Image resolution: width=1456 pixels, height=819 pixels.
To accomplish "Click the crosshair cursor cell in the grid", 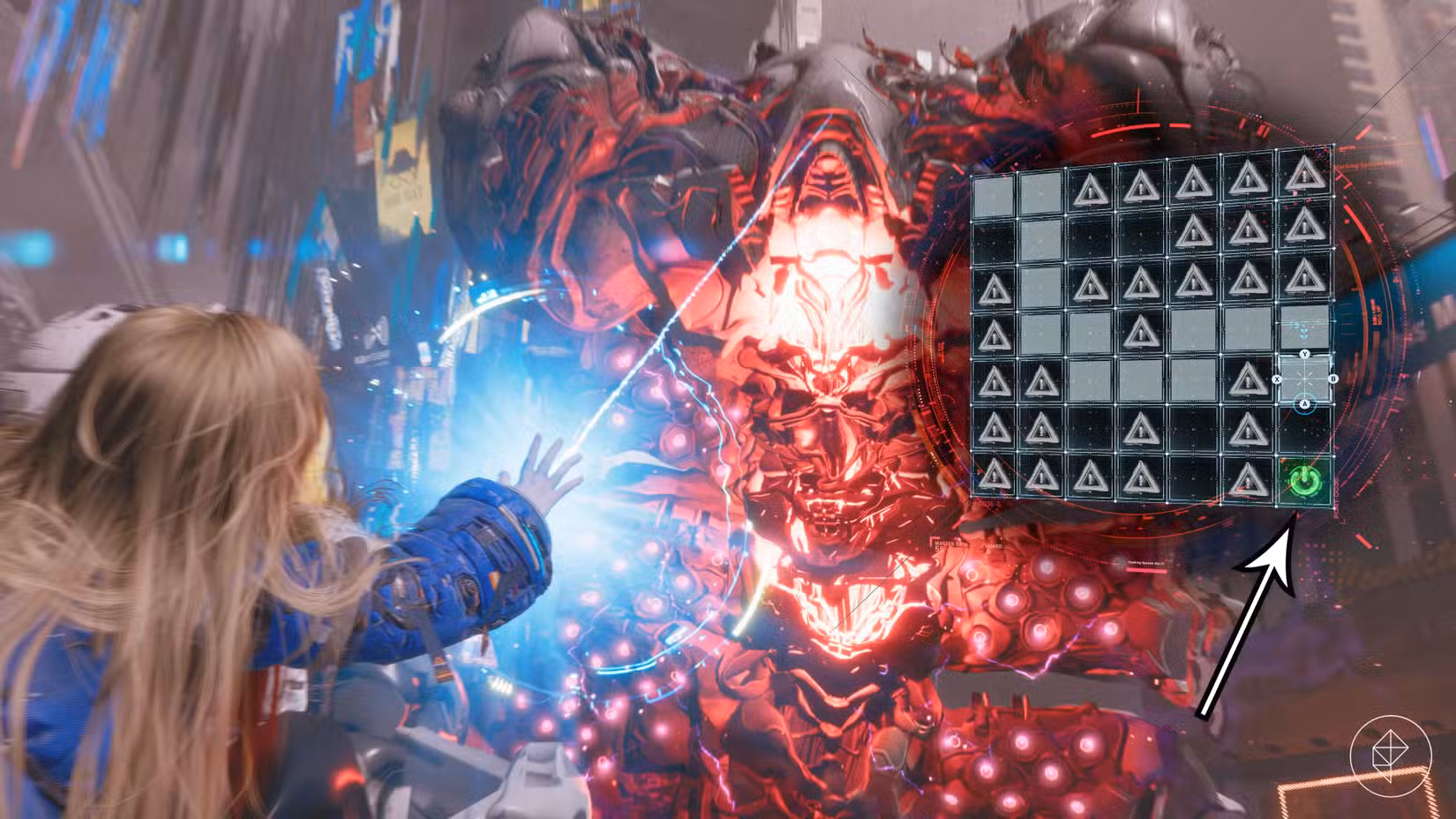I will (x=1304, y=379).
